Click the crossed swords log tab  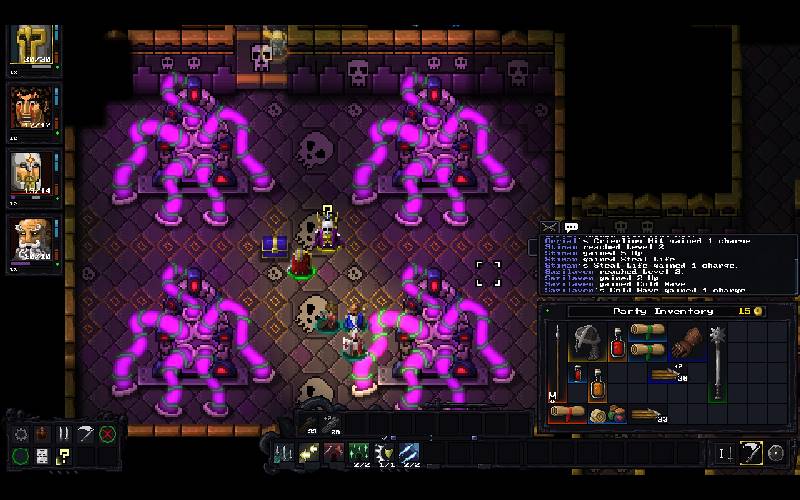click(x=549, y=228)
